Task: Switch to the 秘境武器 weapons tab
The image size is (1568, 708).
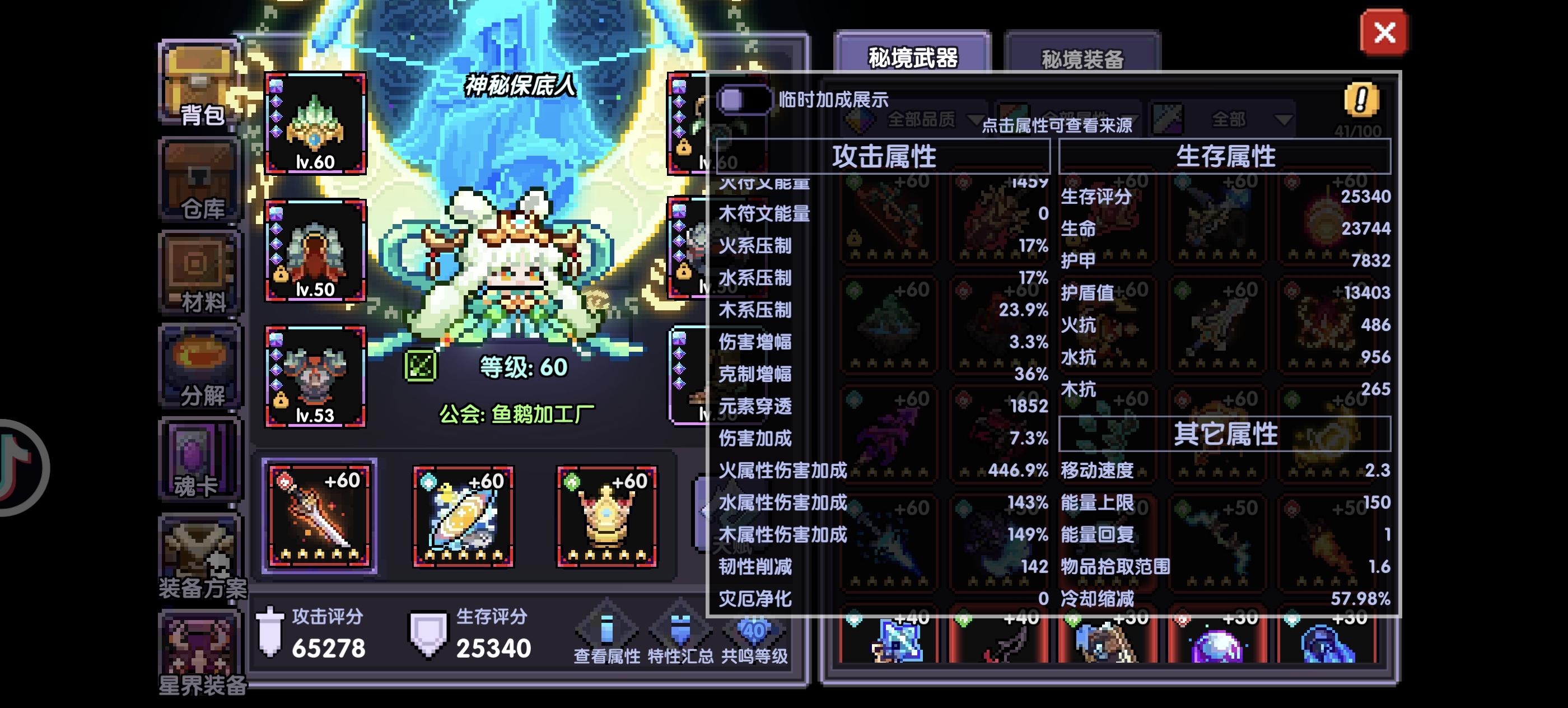Action: pyautogui.click(x=913, y=57)
